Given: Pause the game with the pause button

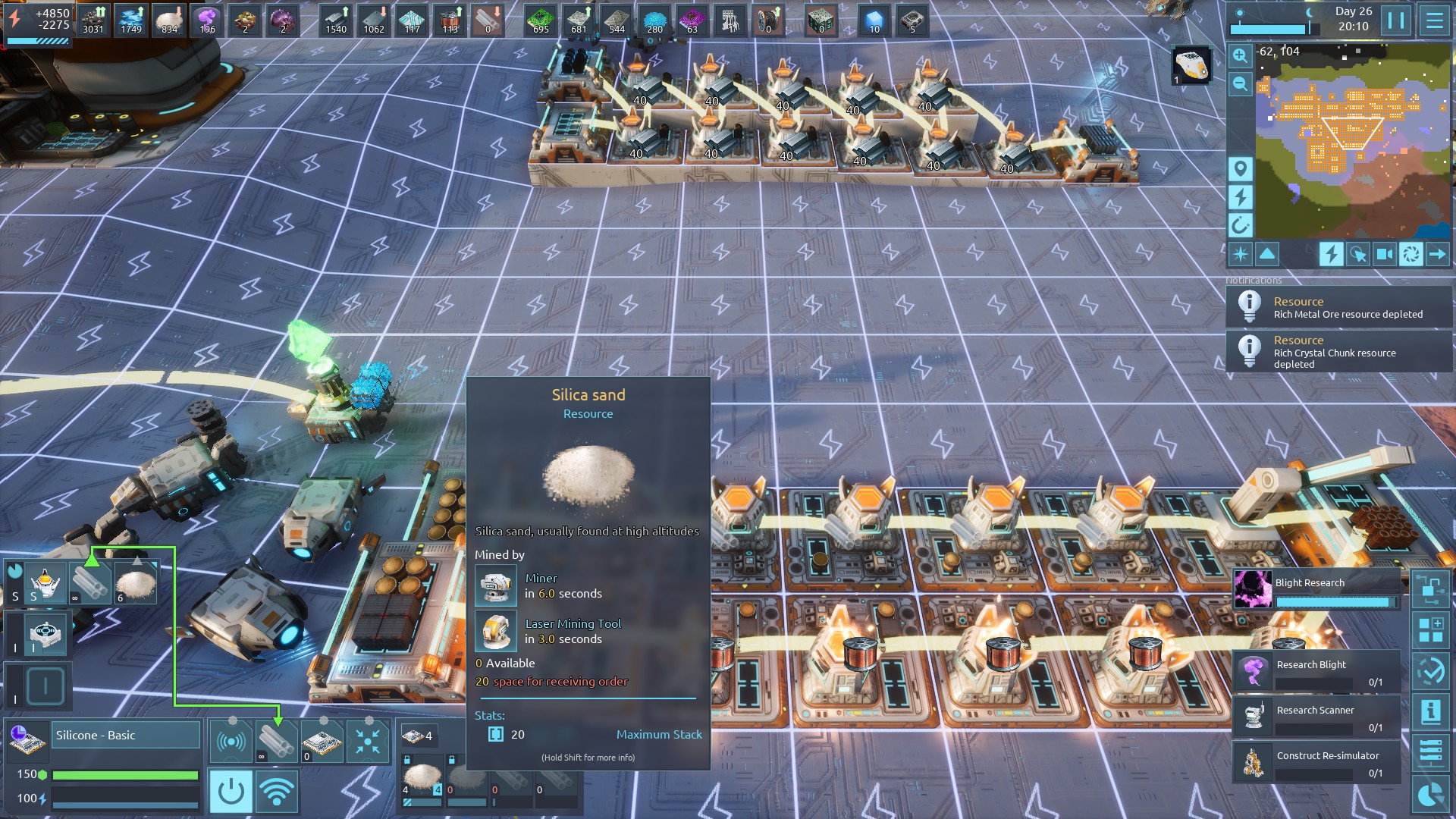Looking at the screenshot, I should click(1396, 20).
